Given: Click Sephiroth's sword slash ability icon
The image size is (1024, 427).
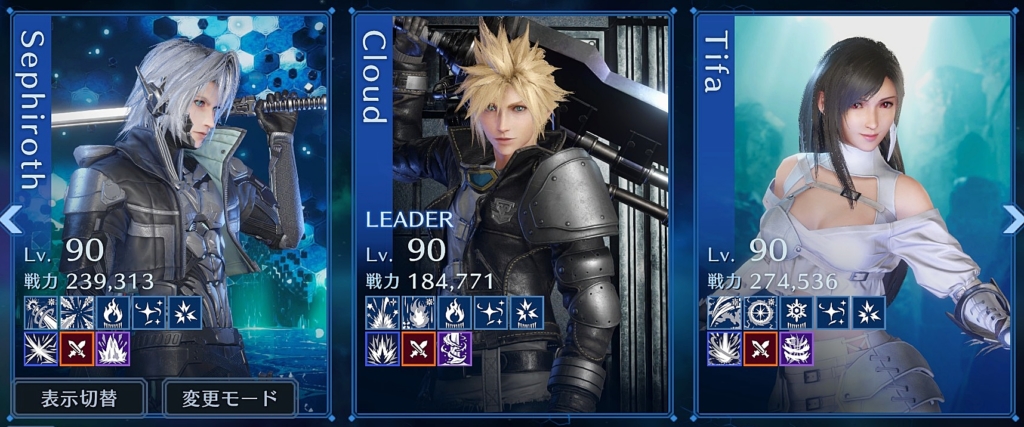Looking at the screenshot, I should coord(42,312).
